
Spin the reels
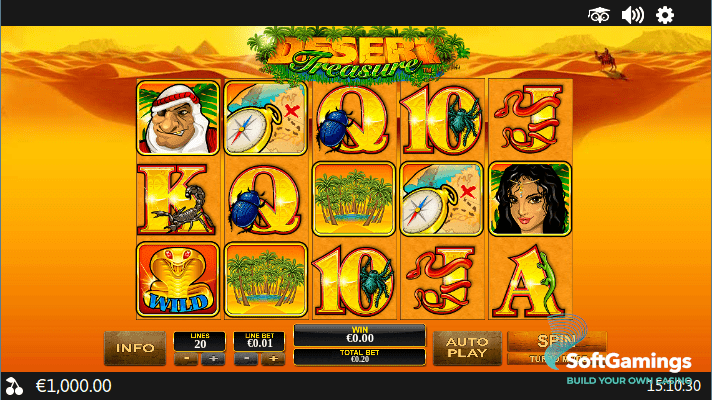pos(554,341)
